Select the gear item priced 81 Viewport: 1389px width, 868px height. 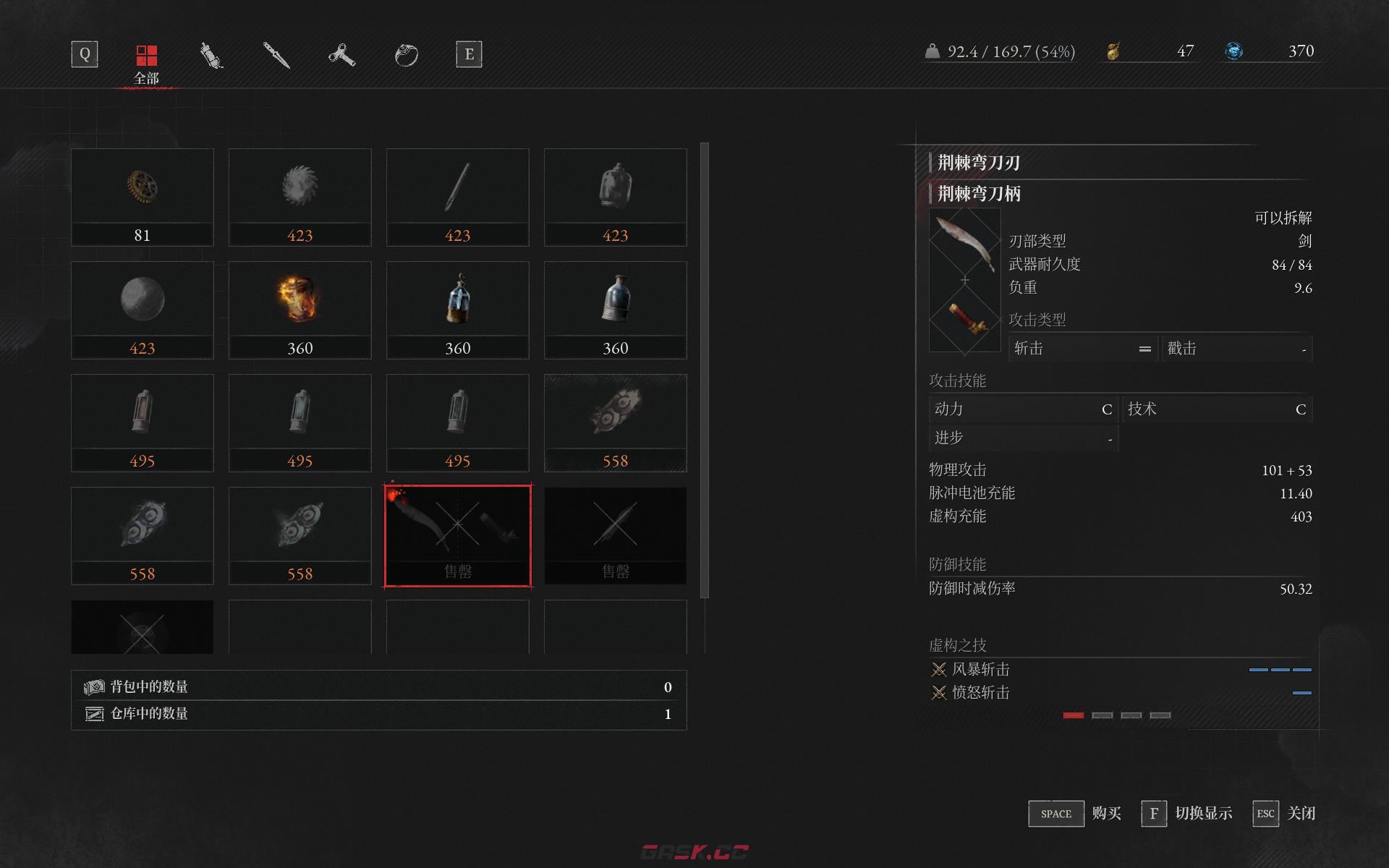tap(143, 188)
